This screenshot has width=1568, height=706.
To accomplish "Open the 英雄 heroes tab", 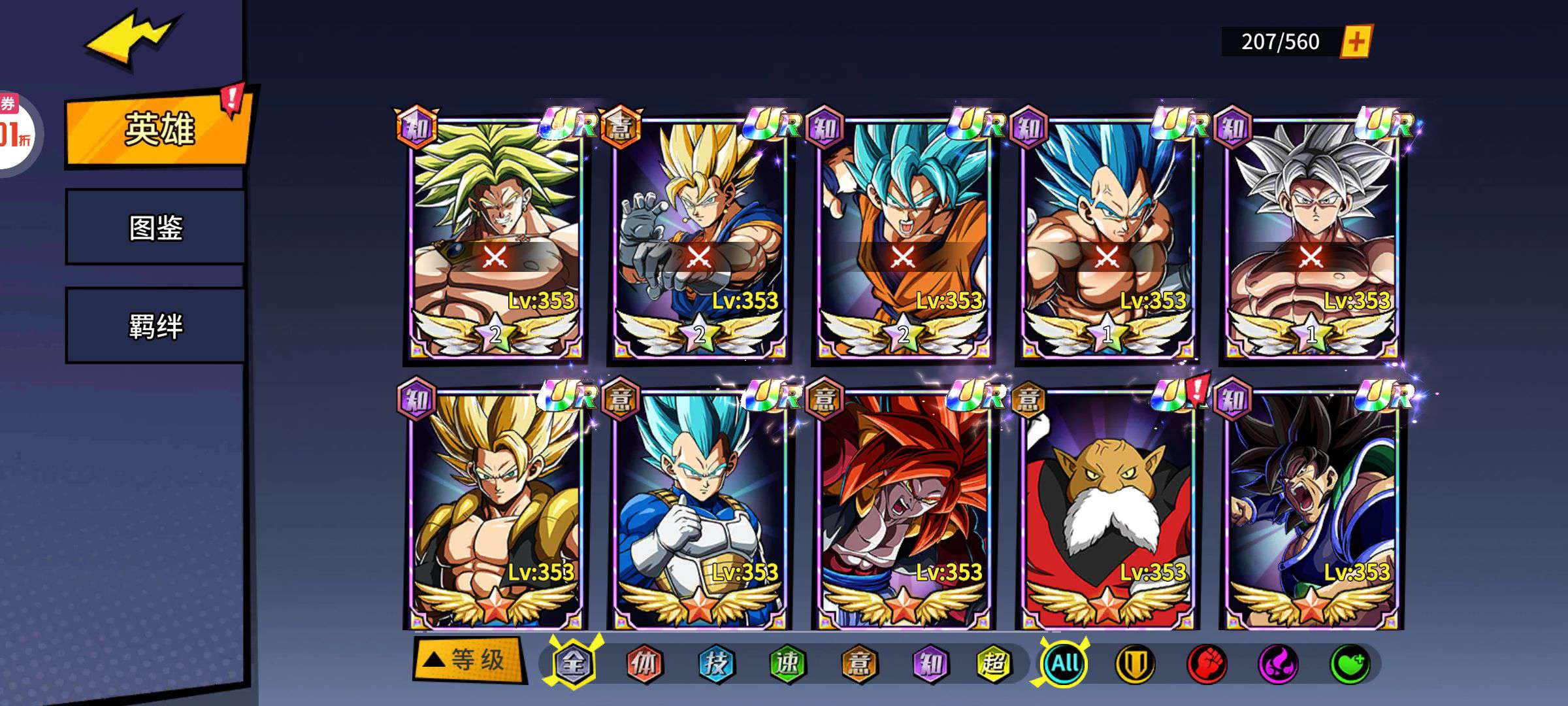I will pyautogui.click(x=158, y=129).
